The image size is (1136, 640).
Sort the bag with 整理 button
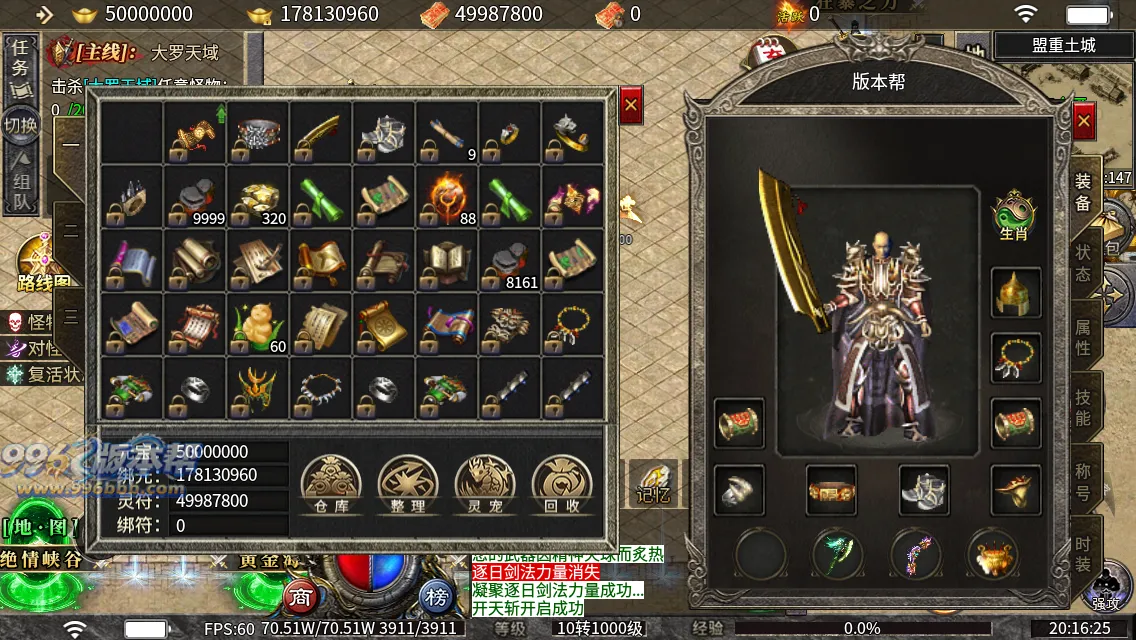[x=408, y=485]
